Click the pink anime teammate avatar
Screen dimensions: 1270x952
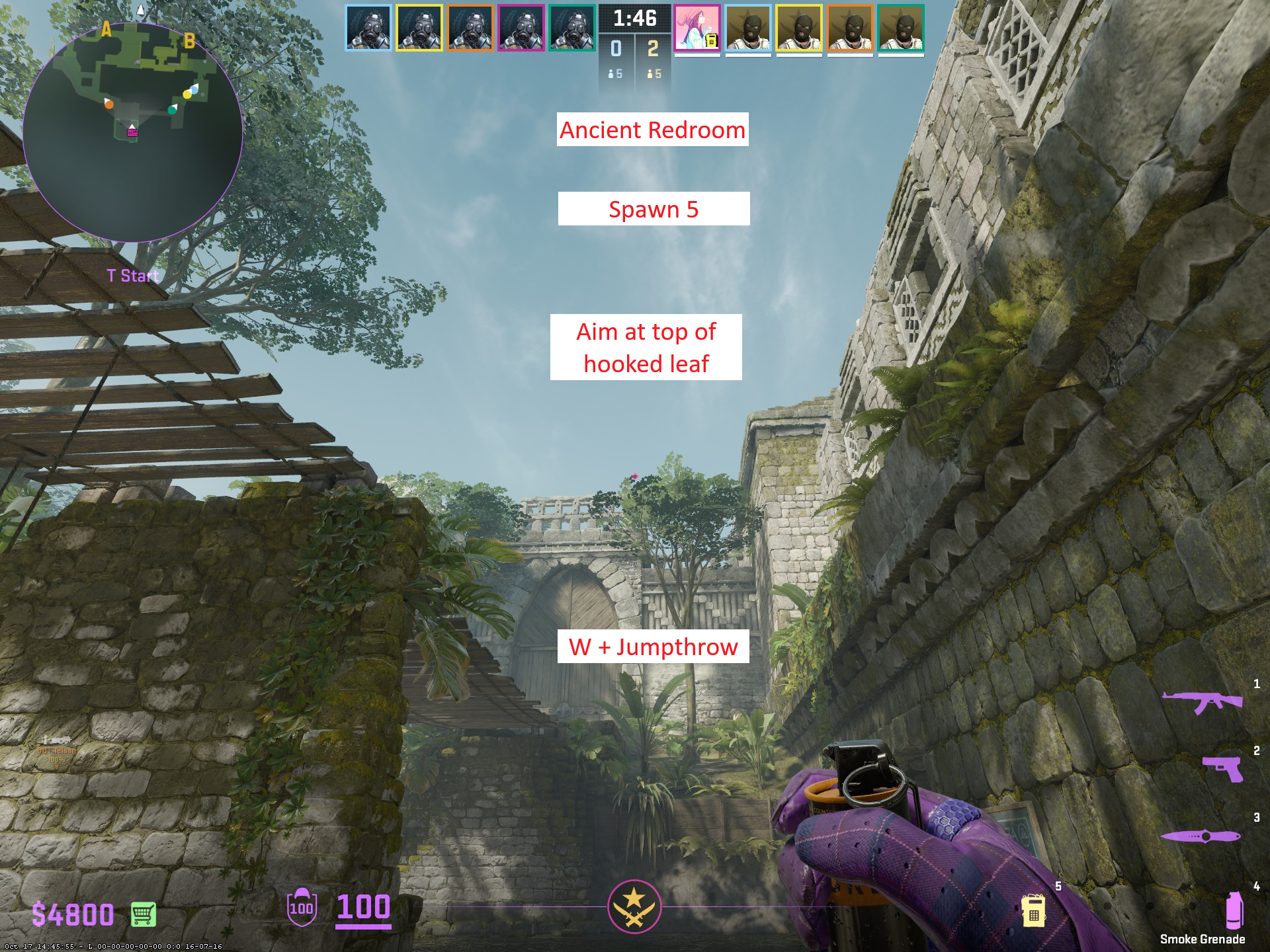(x=697, y=28)
